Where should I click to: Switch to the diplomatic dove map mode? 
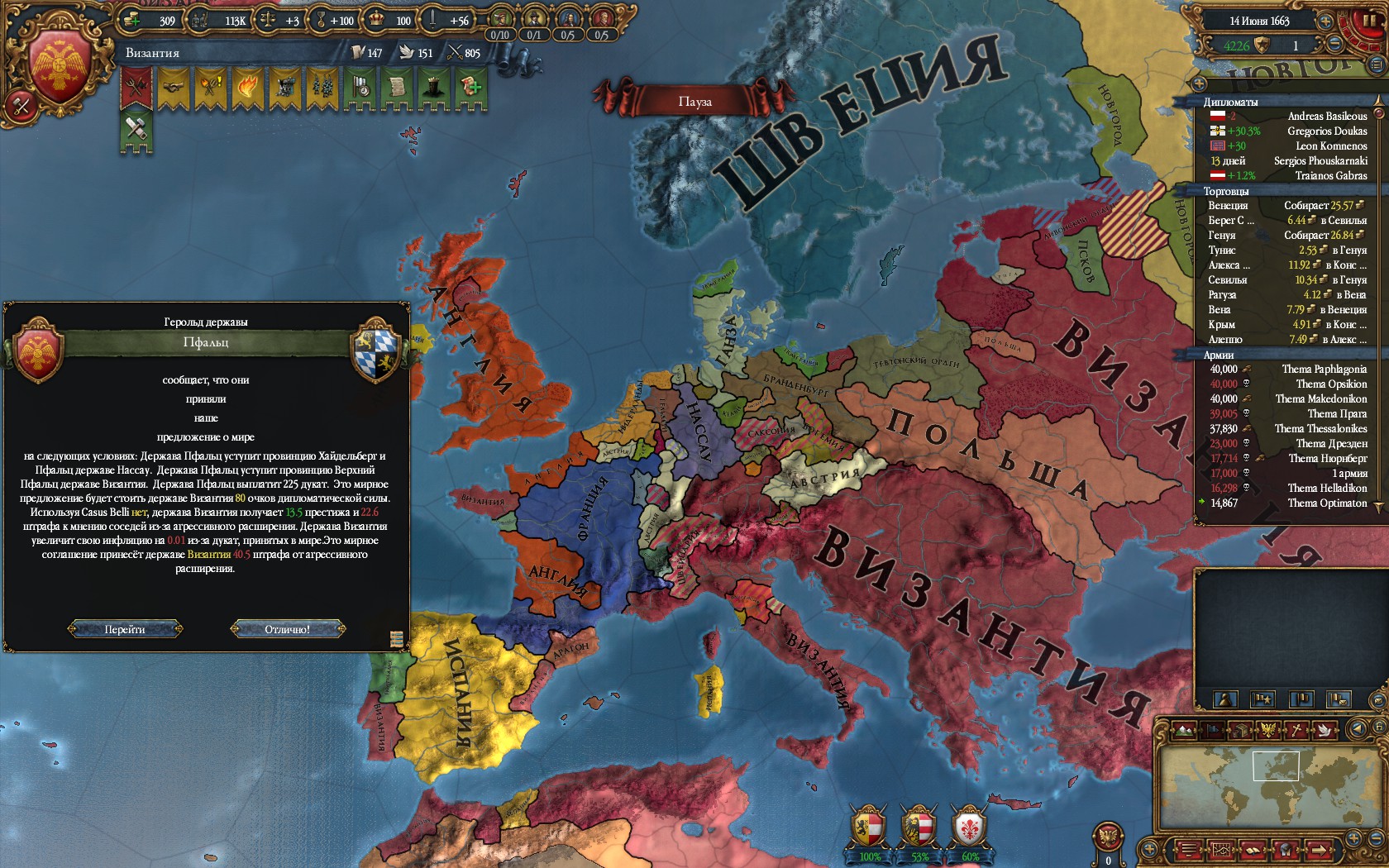[1325, 730]
